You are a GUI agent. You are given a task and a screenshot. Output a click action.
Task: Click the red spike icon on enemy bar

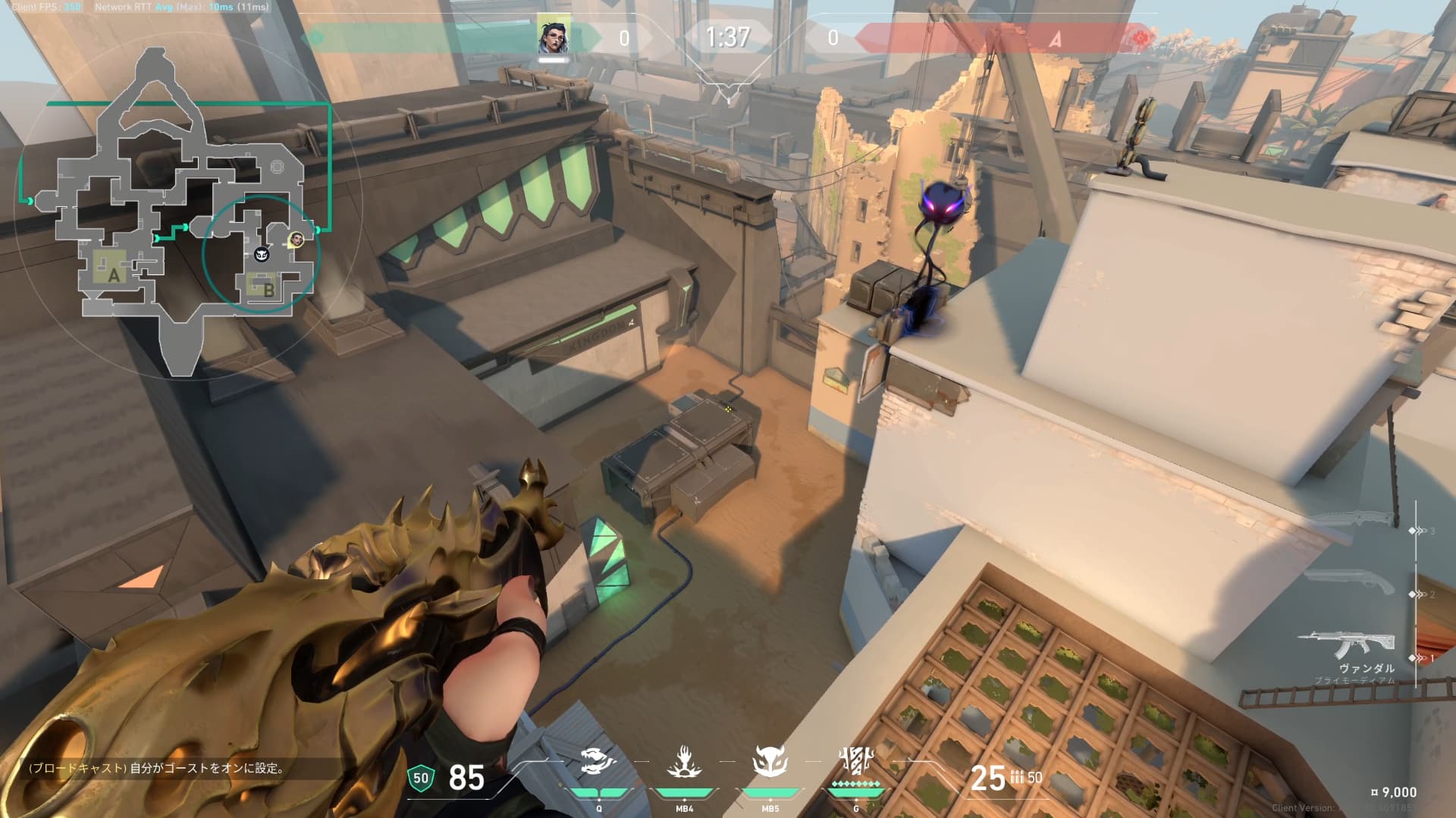click(1141, 37)
